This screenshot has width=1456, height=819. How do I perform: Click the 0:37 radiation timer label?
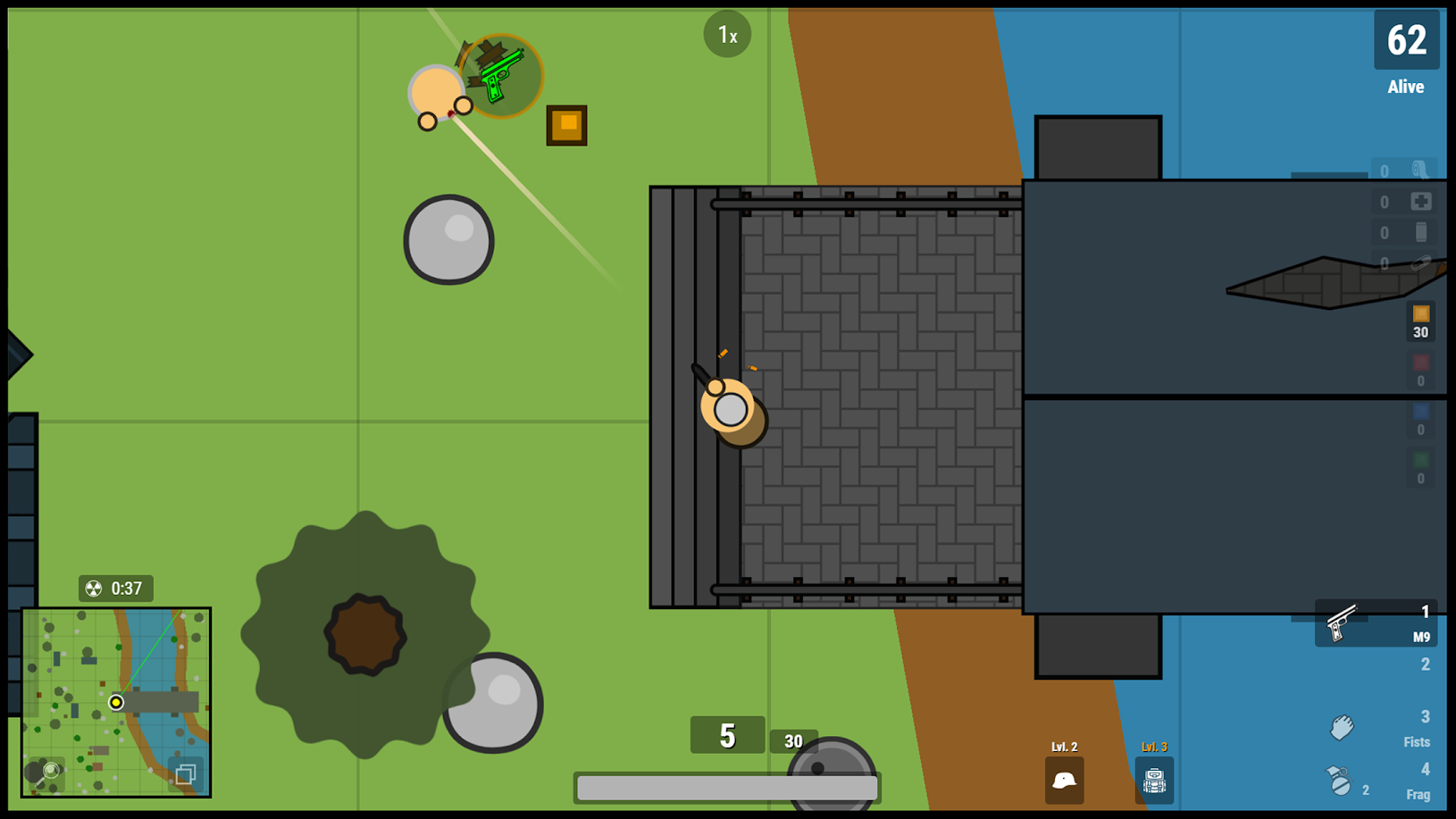coord(116,589)
